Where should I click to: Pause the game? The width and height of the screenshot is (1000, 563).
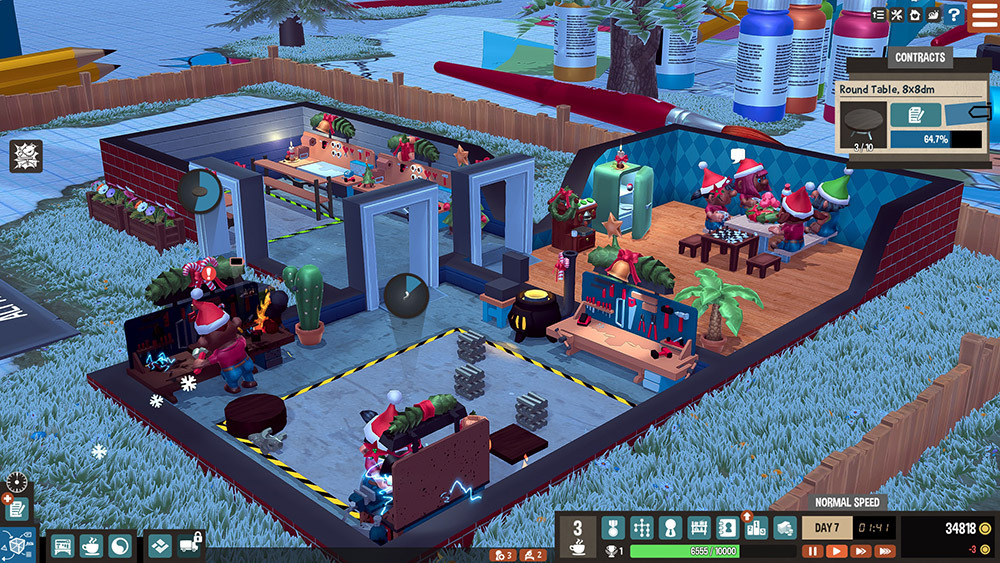point(812,551)
